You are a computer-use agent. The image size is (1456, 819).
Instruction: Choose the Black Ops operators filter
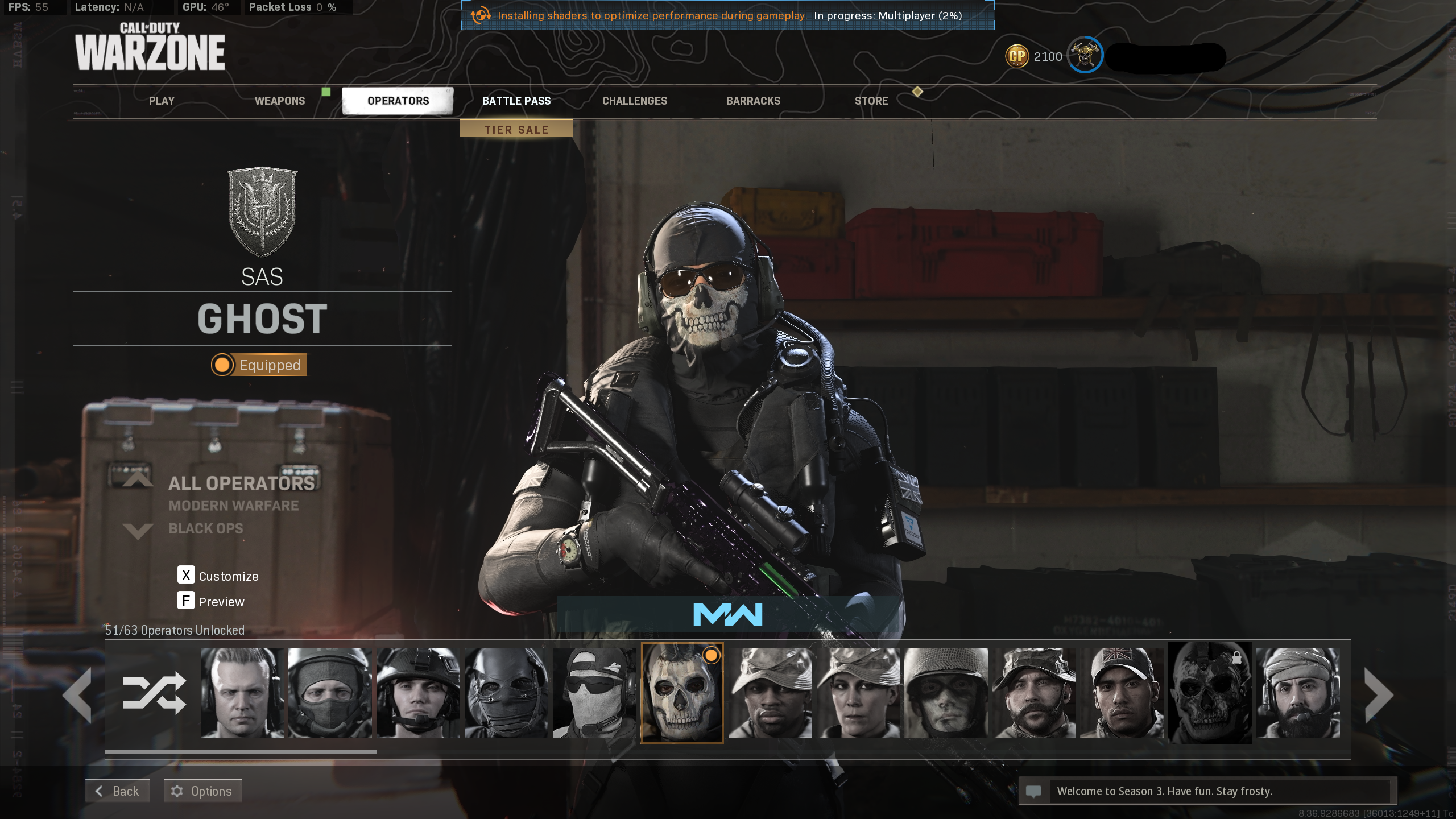point(205,528)
